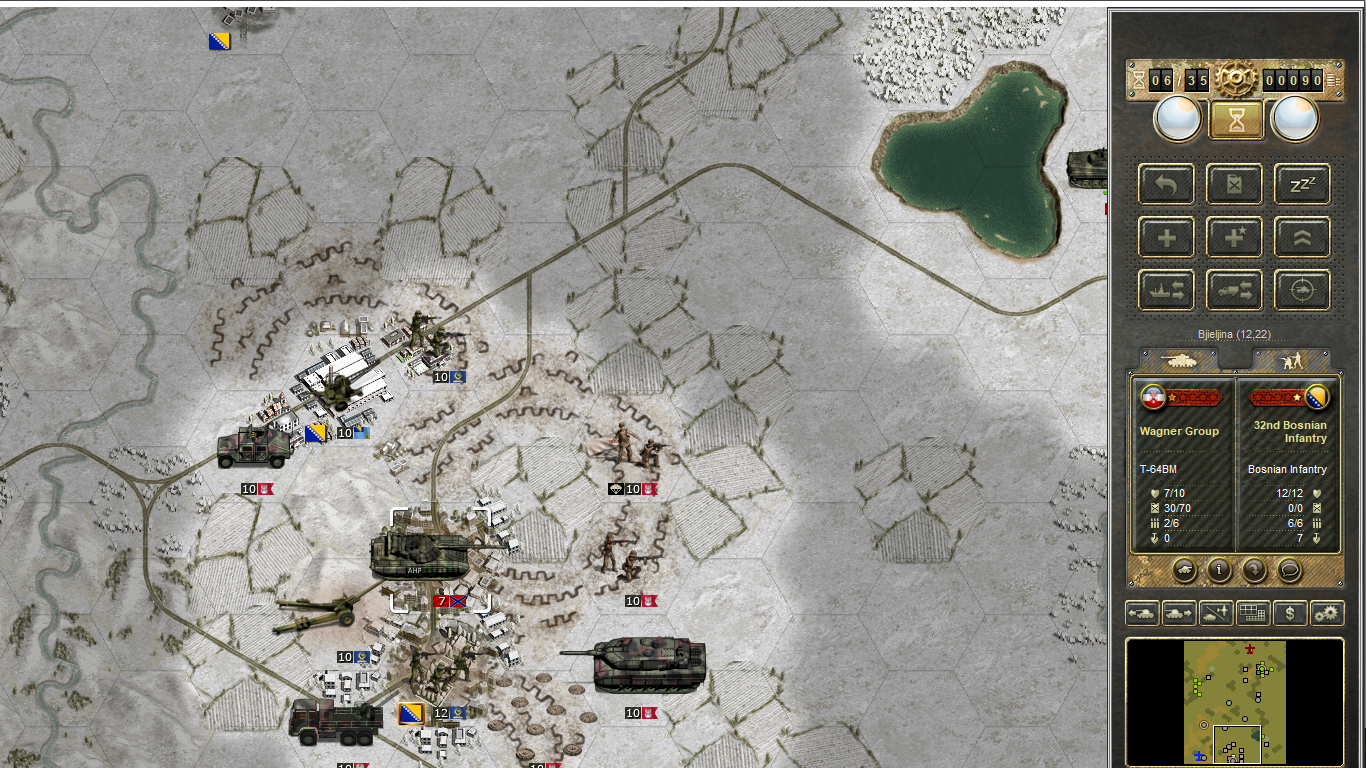
Task: Use elite reinforcement plus-star button
Action: 1235,238
